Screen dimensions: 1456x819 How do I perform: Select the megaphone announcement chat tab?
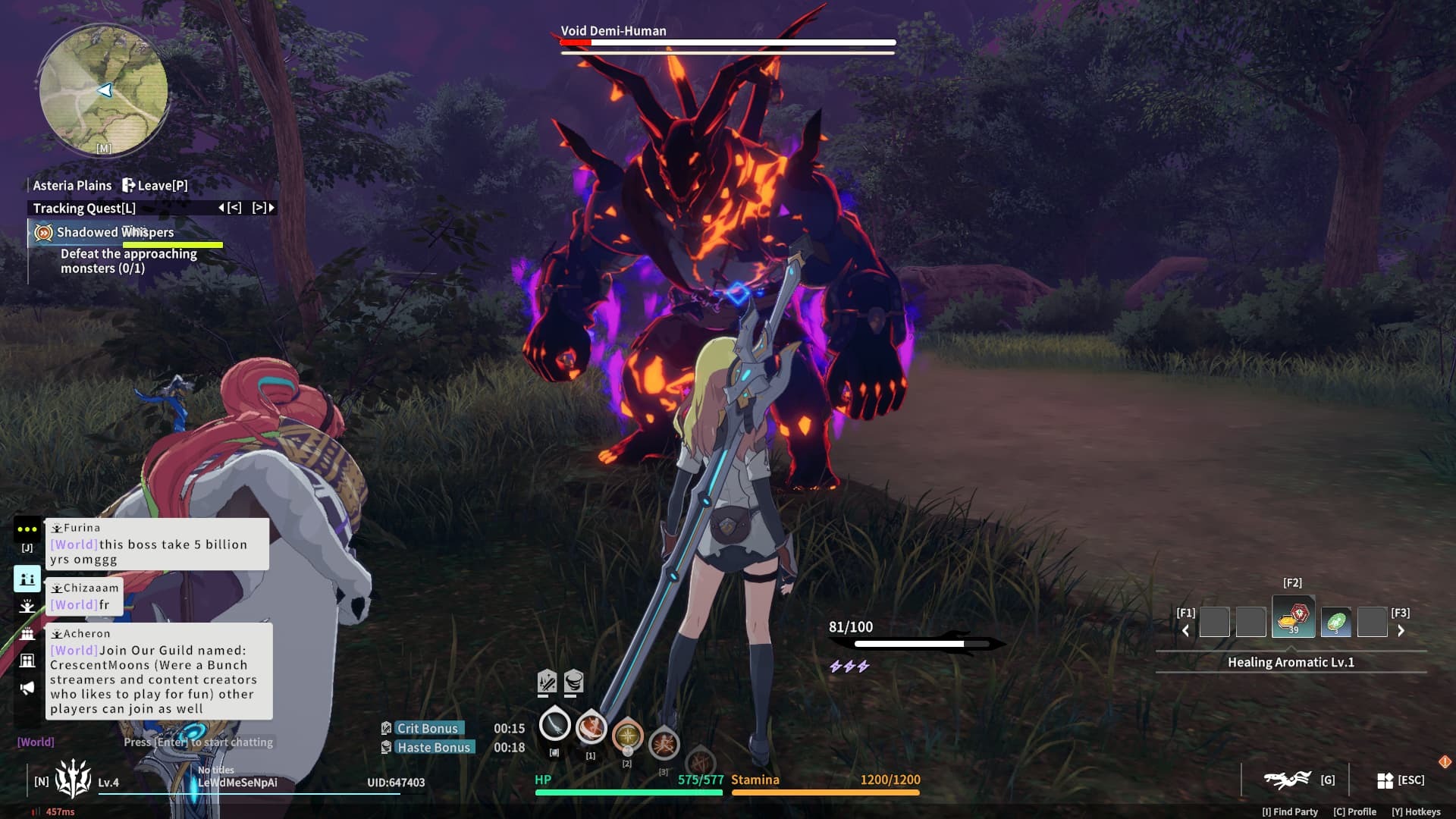tap(27, 688)
